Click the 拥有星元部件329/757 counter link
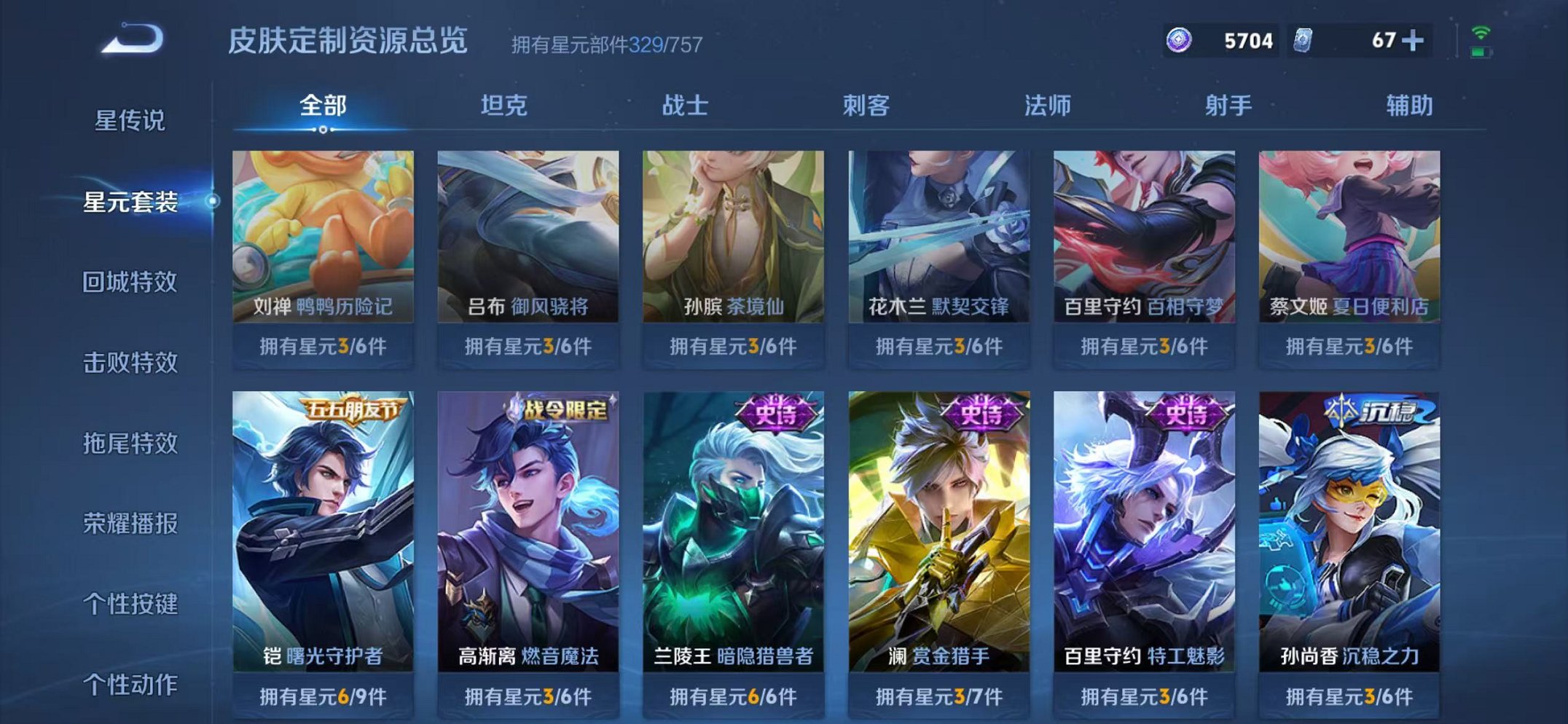This screenshot has width=1568, height=724. coord(604,45)
